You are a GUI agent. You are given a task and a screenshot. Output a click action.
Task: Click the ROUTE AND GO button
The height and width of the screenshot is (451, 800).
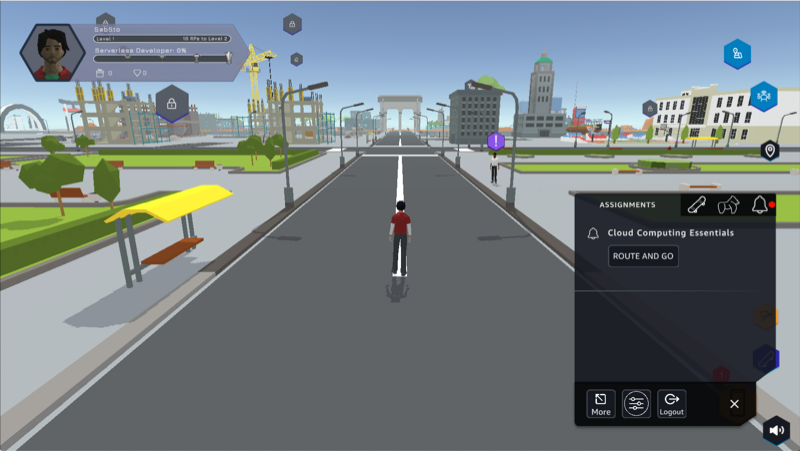click(643, 256)
